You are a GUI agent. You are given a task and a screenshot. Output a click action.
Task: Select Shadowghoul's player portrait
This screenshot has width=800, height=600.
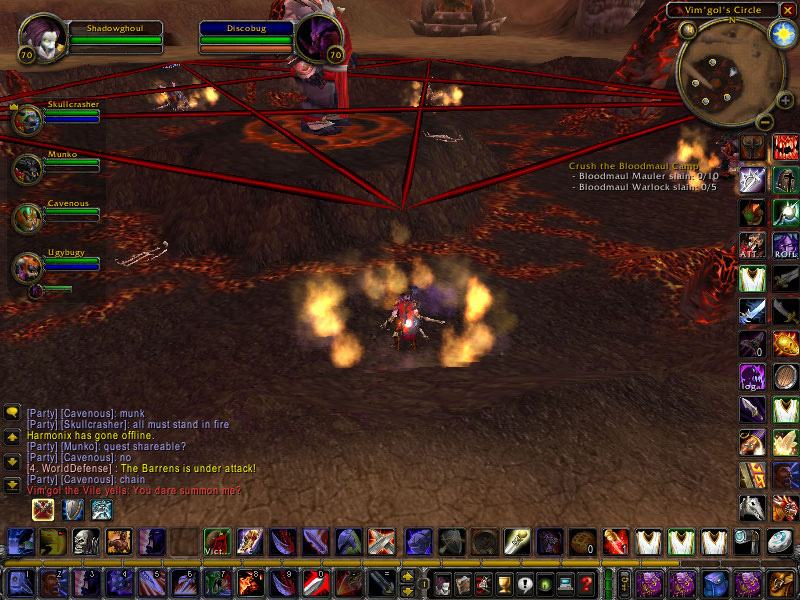[42, 37]
